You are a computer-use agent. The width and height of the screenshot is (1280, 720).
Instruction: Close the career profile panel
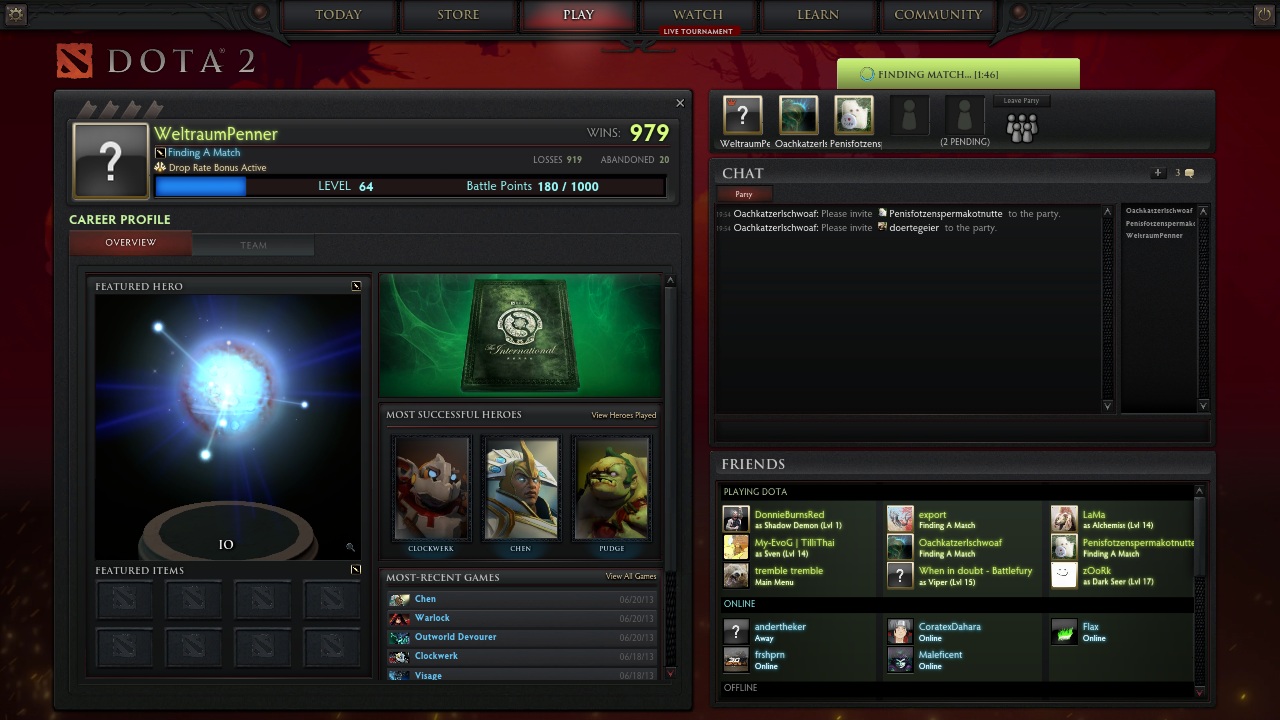(680, 103)
